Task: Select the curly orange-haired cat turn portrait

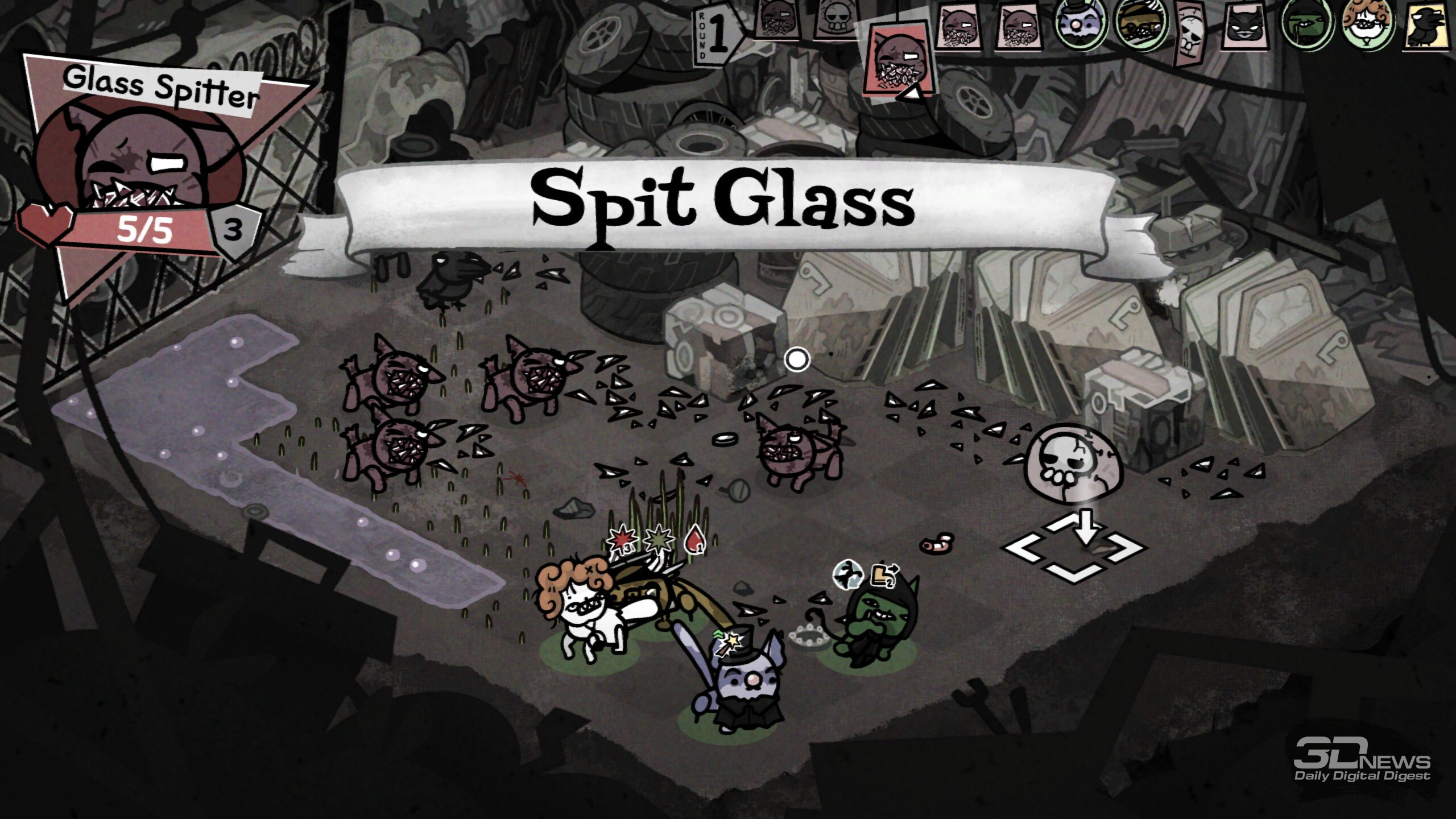Action: point(1368,26)
